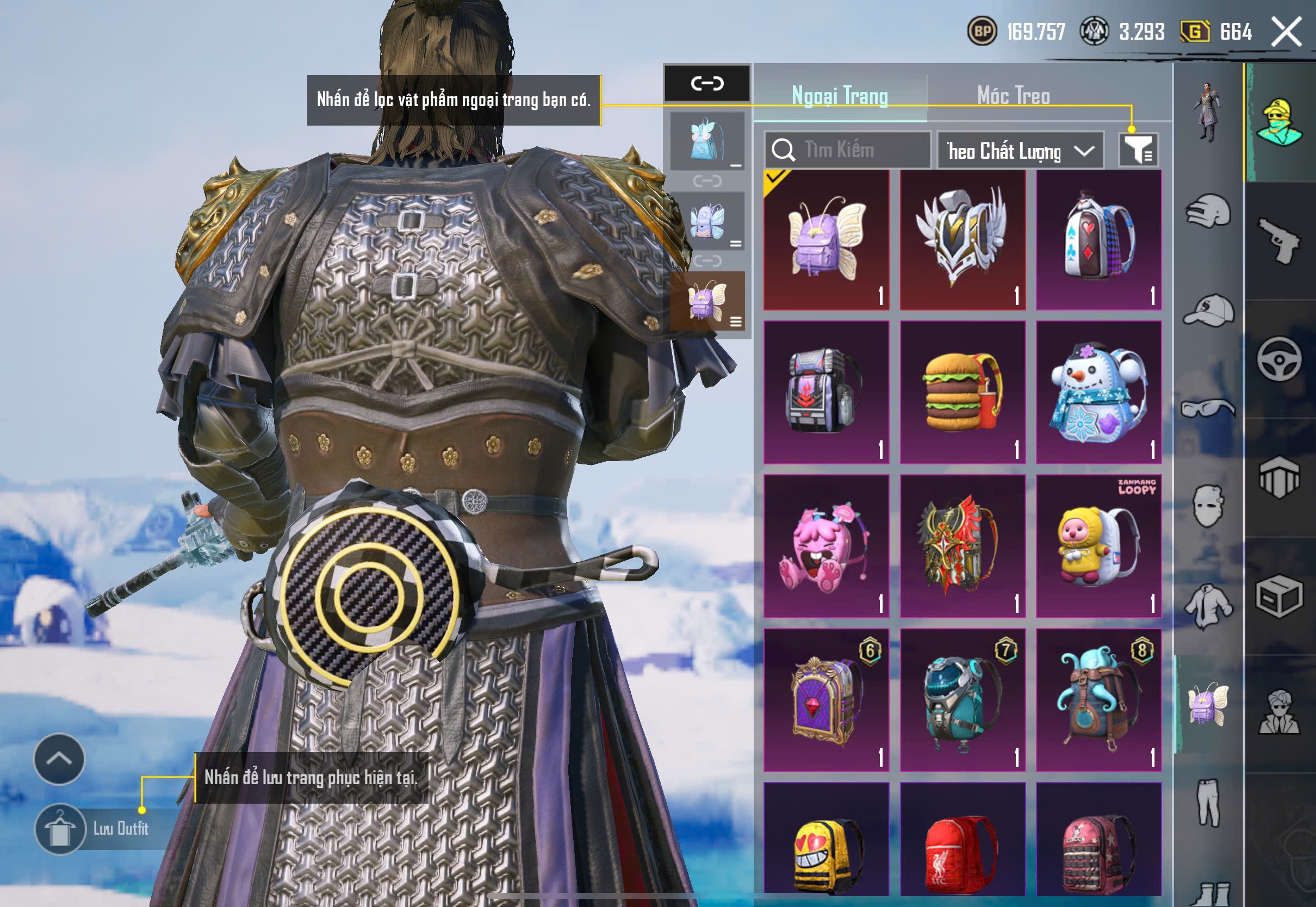The height and width of the screenshot is (907, 1316).
Task: Toggle the owned-items filter funnel icon
Action: pos(1138,150)
